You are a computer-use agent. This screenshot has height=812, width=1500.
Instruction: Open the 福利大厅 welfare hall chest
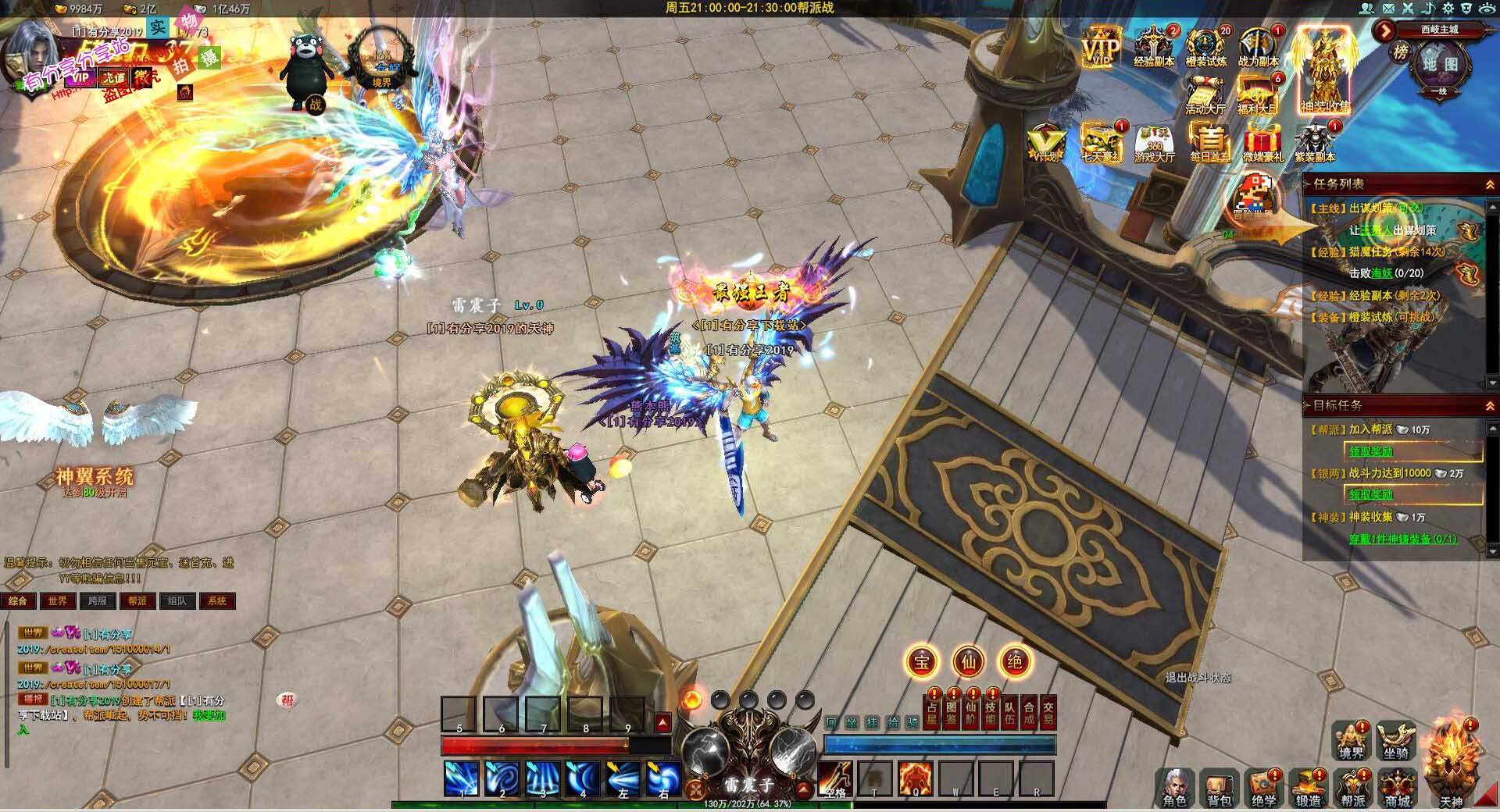tap(1258, 94)
